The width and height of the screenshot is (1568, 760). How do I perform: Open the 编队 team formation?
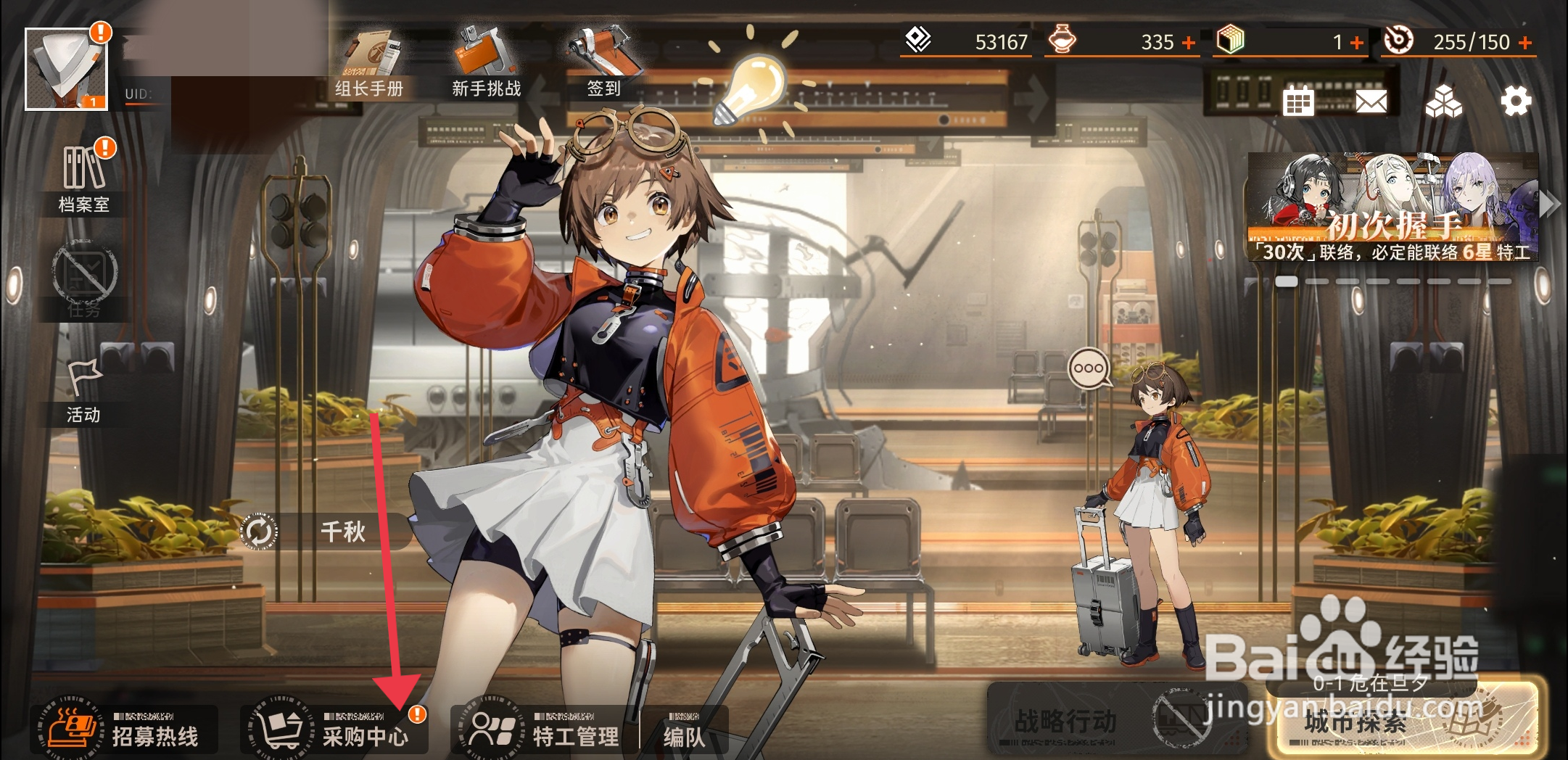tap(683, 732)
